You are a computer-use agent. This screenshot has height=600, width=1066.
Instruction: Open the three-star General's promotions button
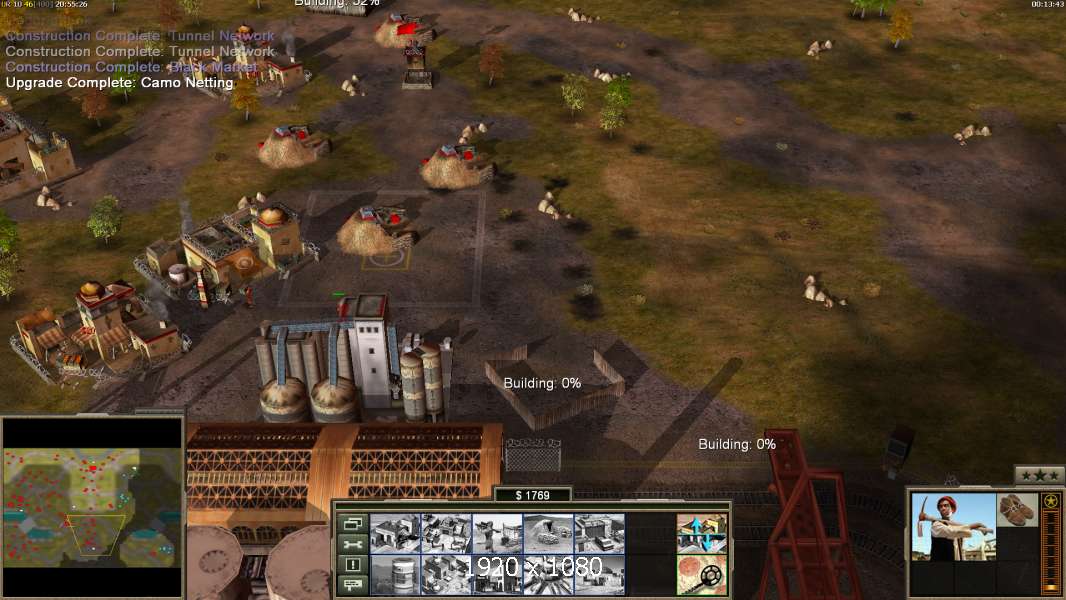tap(1039, 475)
